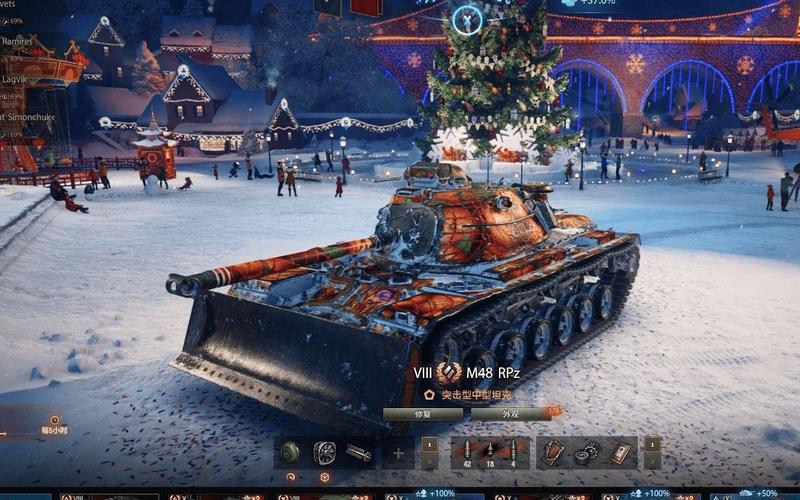Select the shell slot with 18 rounds
This screenshot has width=800, height=500.
click(x=489, y=453)
